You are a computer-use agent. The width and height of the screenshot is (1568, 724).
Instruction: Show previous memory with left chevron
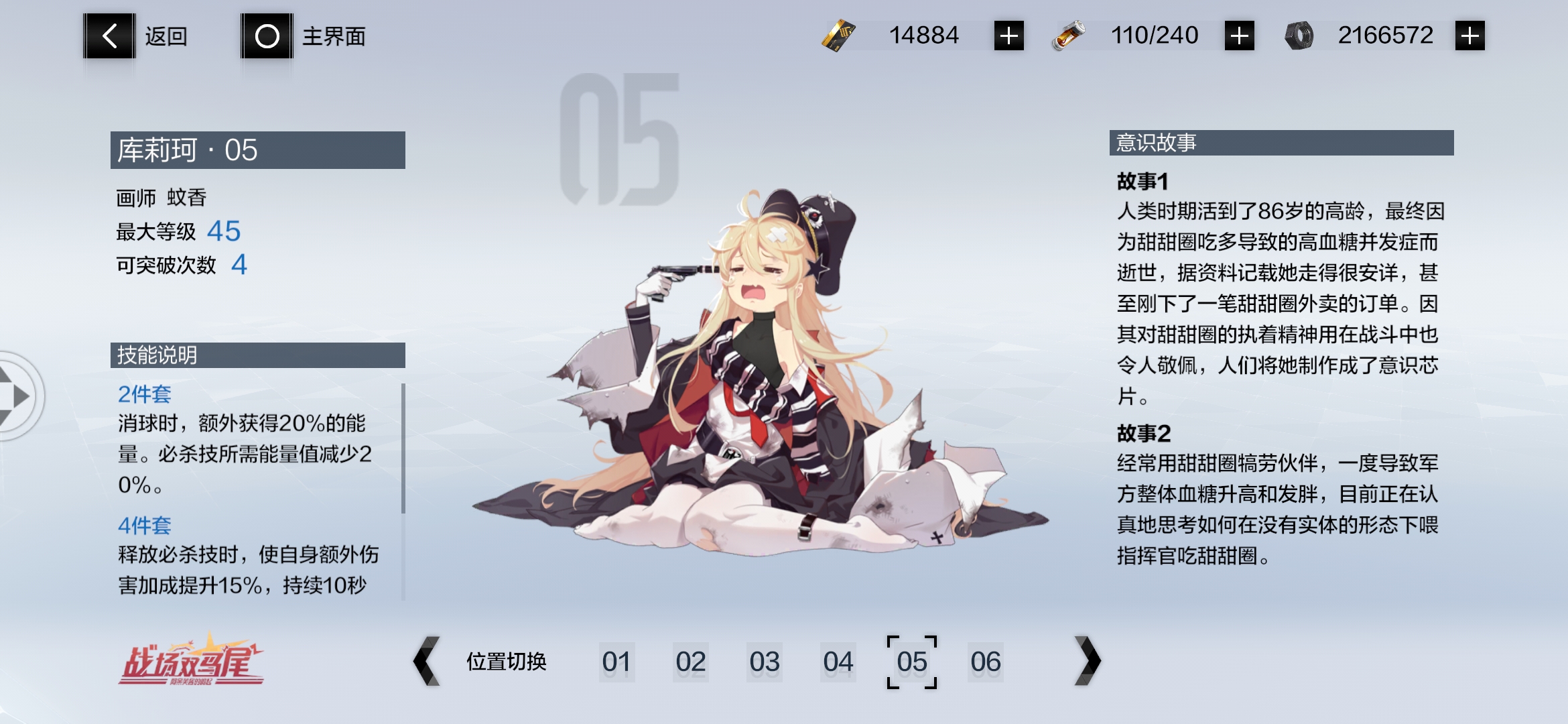coord(427,661)
